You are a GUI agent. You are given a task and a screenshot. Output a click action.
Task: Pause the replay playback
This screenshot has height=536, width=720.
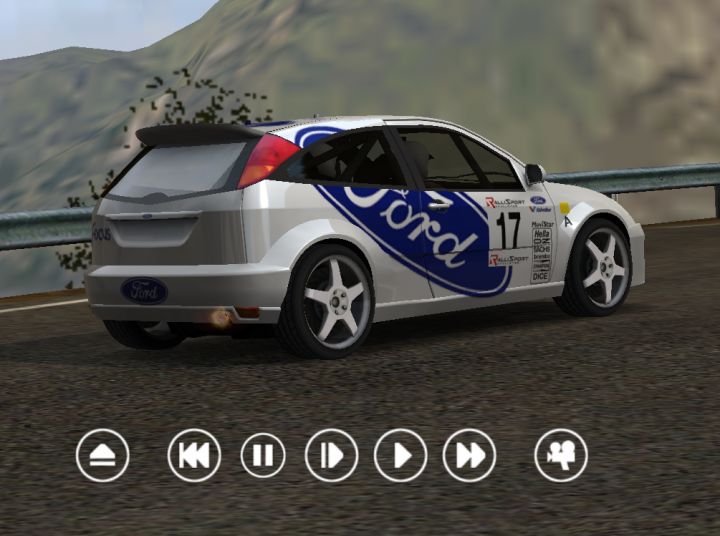point(263,455)
